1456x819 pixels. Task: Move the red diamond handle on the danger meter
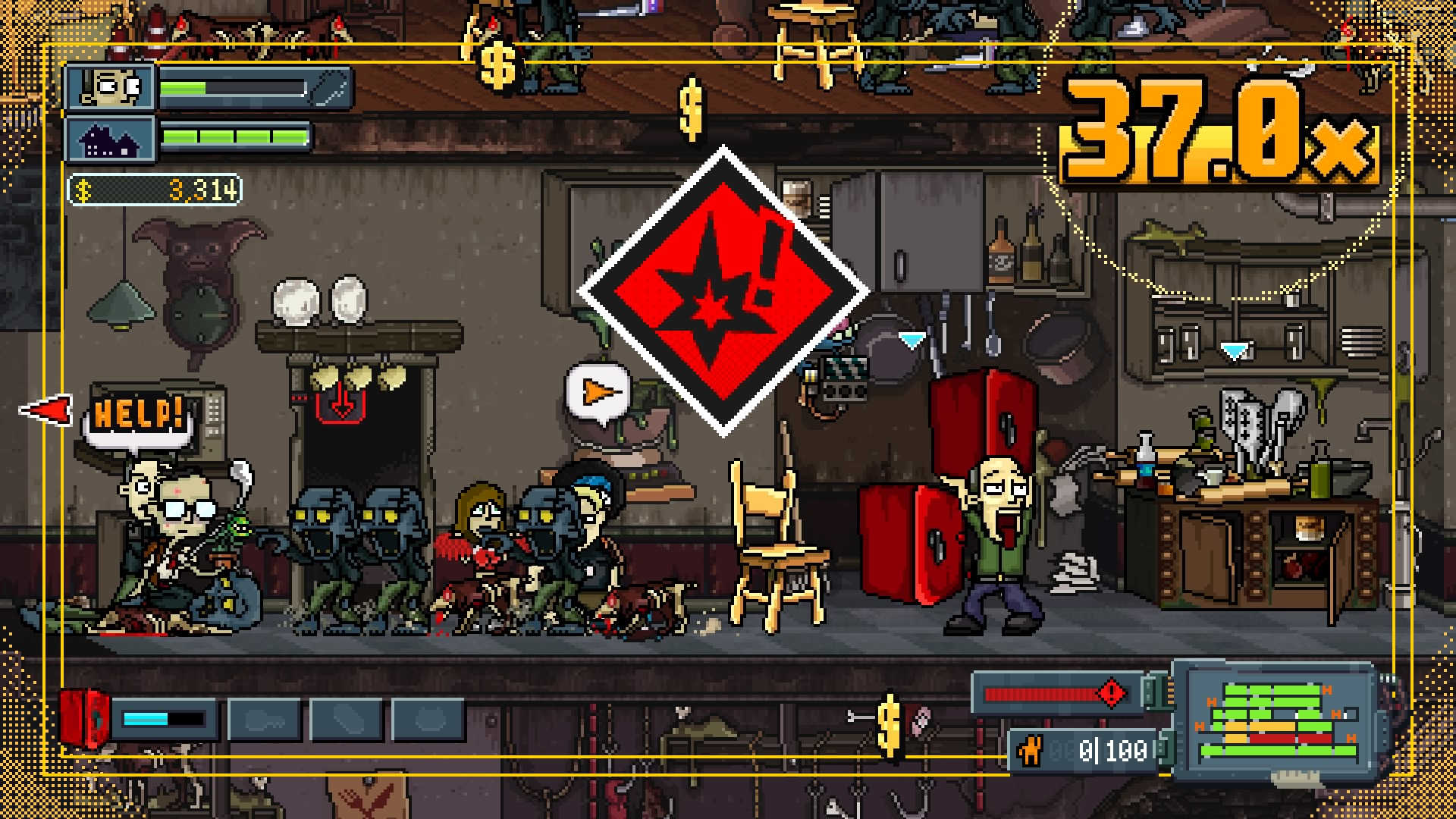(x=1111, y=693)
